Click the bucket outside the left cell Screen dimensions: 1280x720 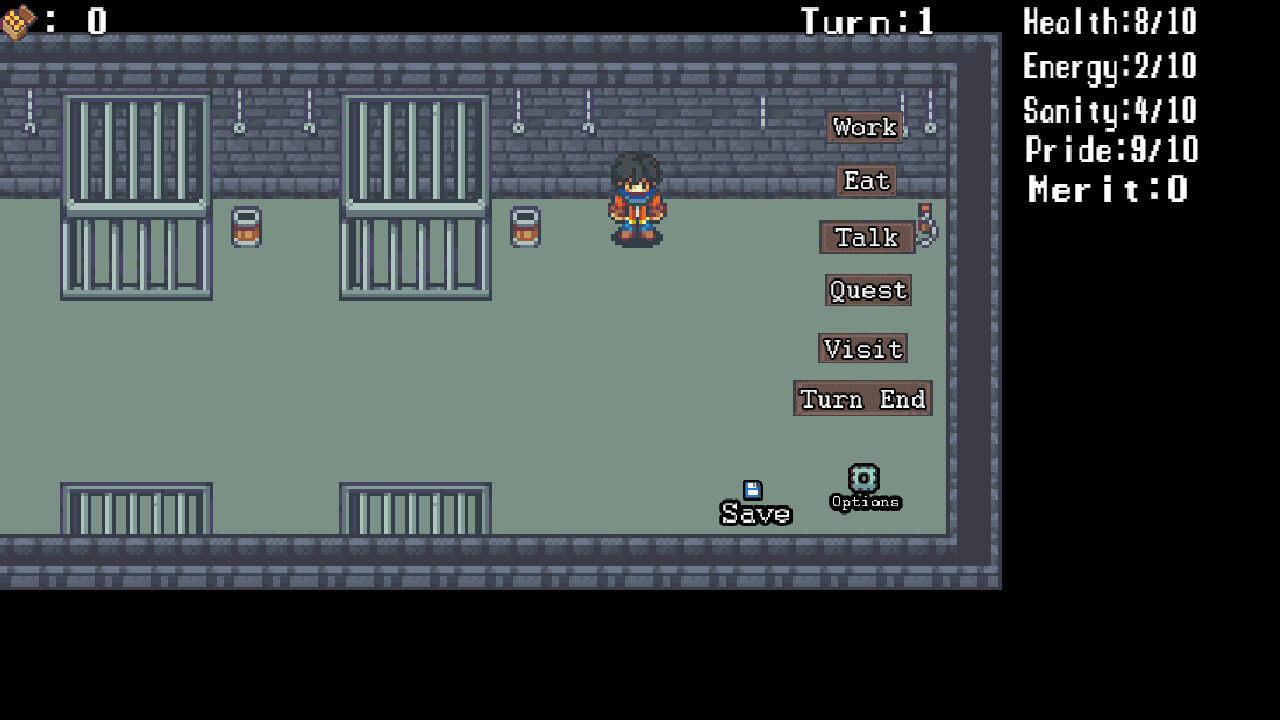pyautogui.click(x=244, y=228)
